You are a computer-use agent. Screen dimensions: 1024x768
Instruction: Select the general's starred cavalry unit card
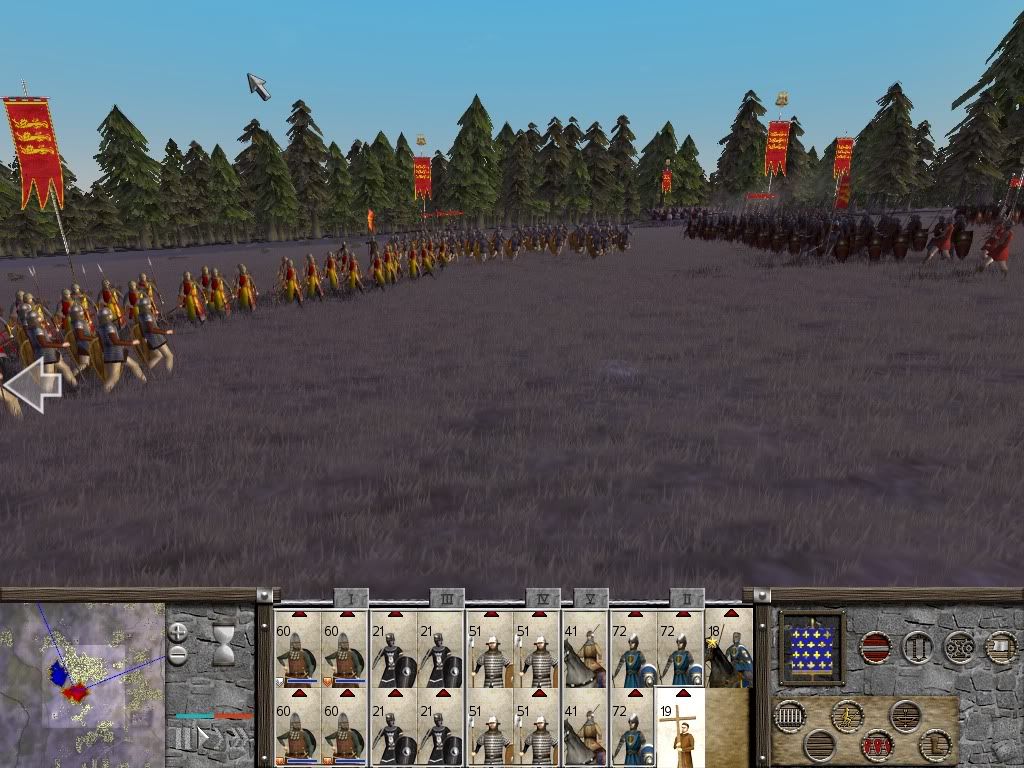(x=729, y=650)
